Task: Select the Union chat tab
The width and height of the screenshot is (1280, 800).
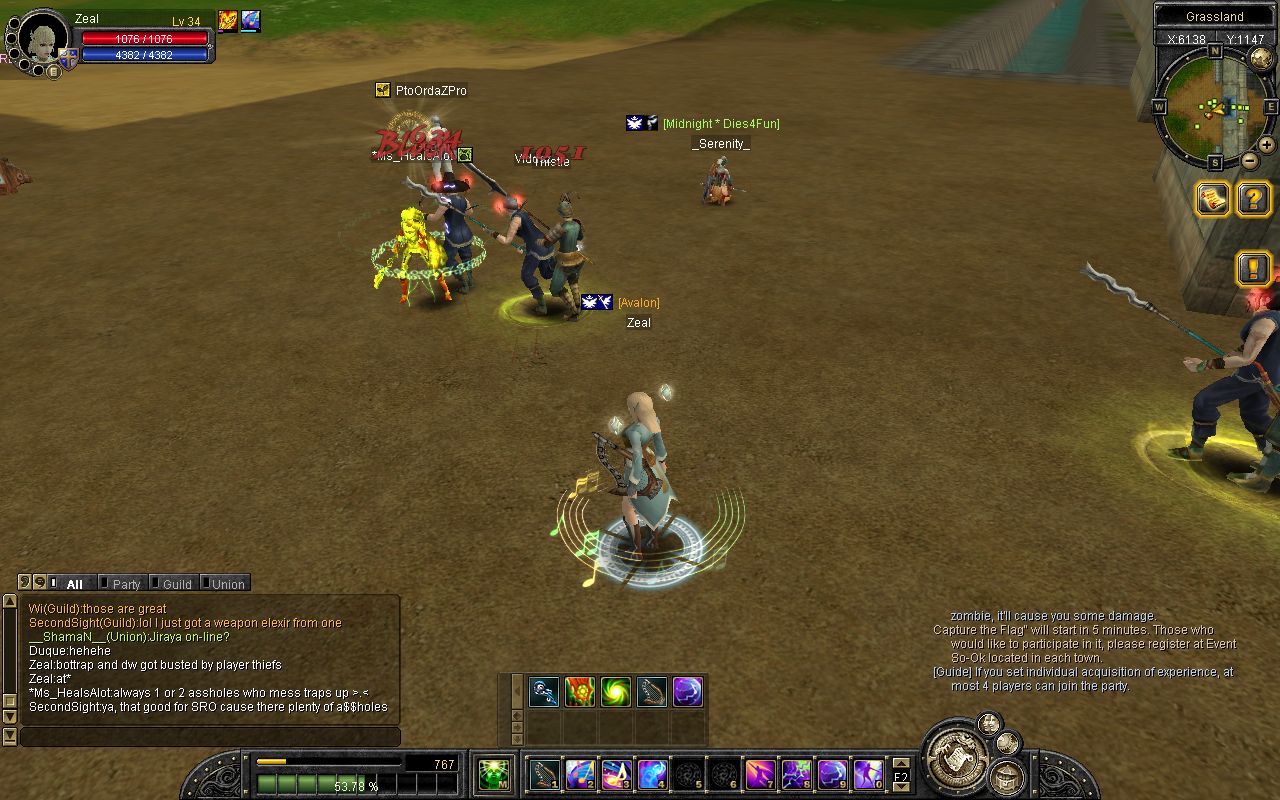Action: click(x=226, y=584)
